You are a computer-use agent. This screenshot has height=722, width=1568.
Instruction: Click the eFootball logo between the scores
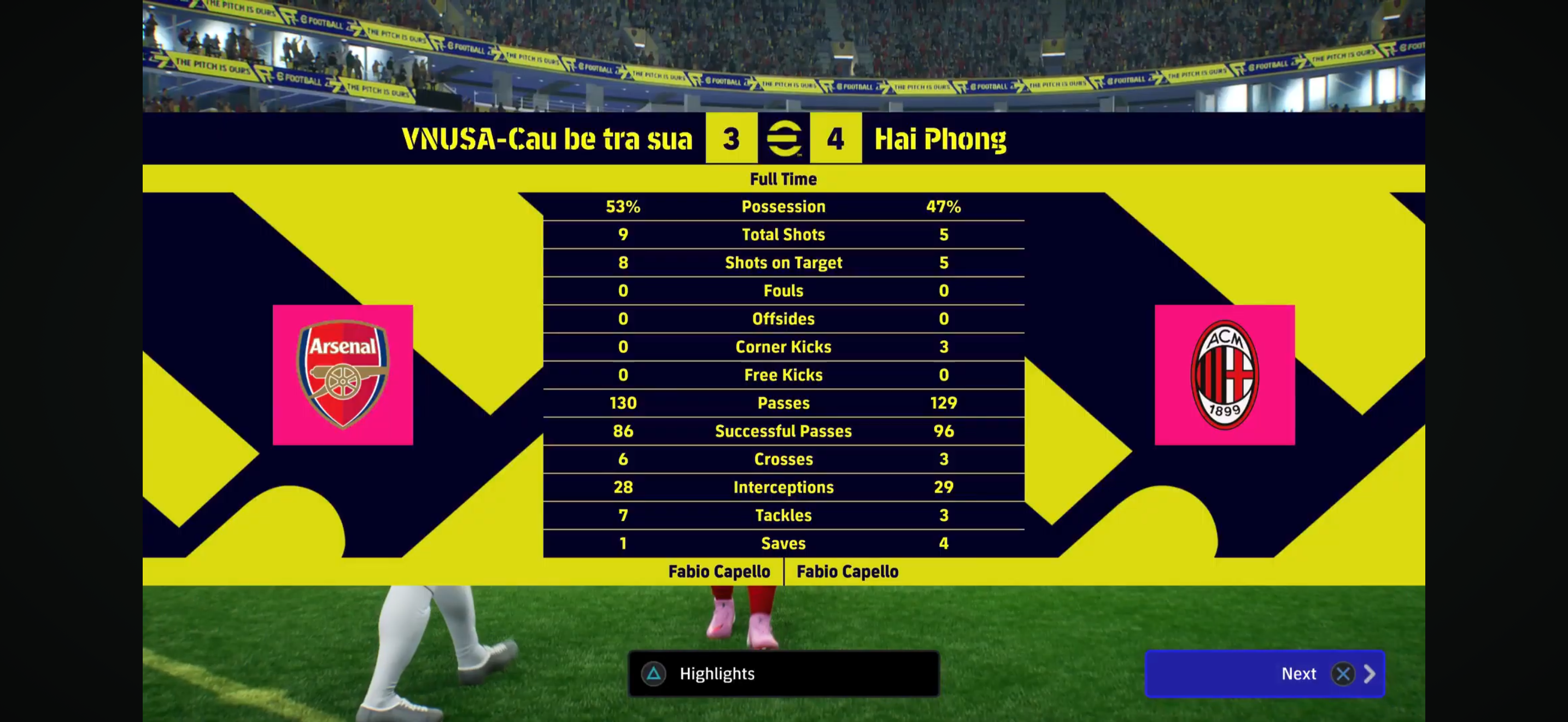click(x=785, y=139)
